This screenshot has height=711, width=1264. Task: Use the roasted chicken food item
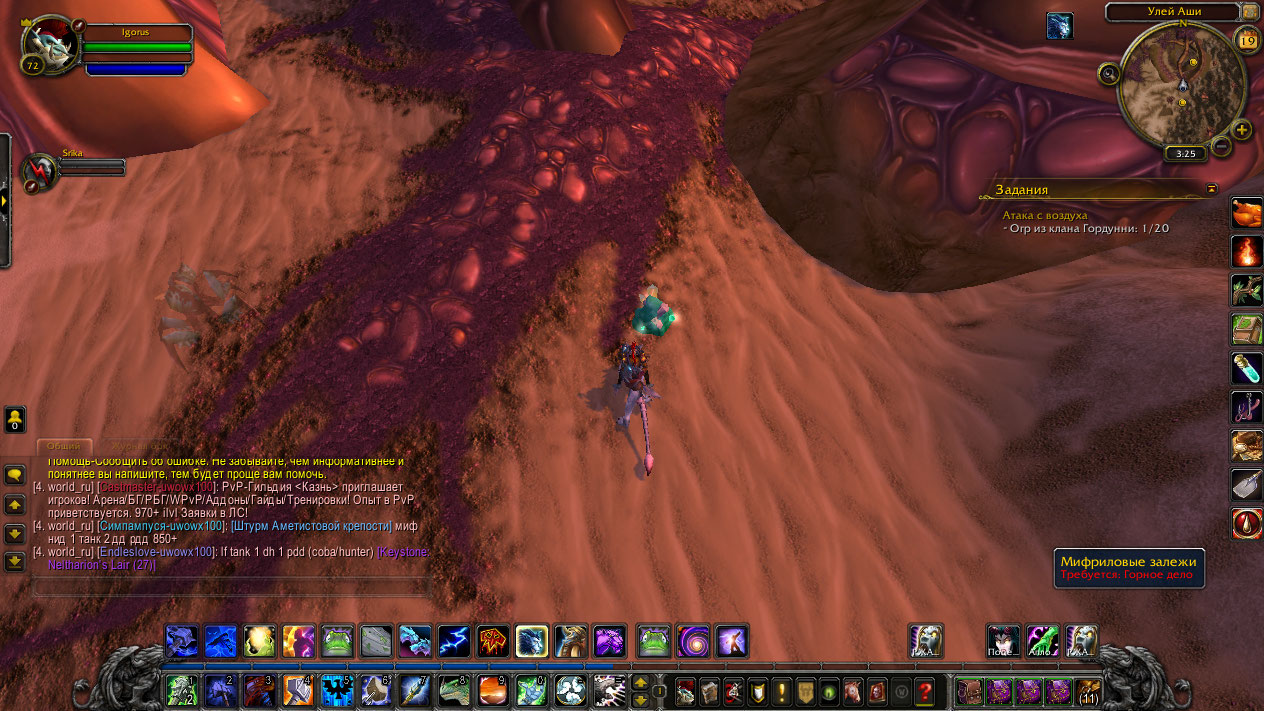1247,212
